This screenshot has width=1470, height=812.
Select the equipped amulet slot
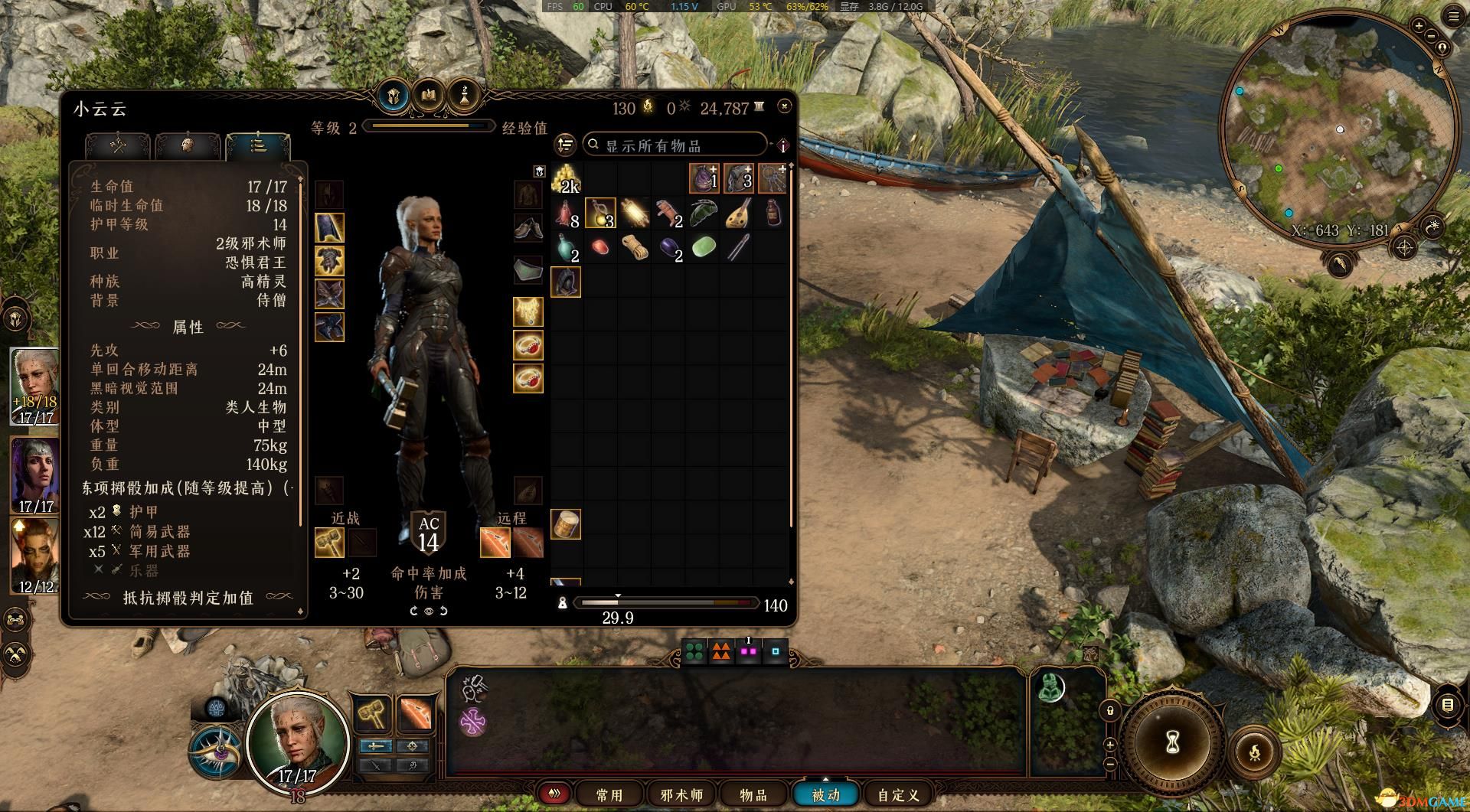(x=528, y=311)
